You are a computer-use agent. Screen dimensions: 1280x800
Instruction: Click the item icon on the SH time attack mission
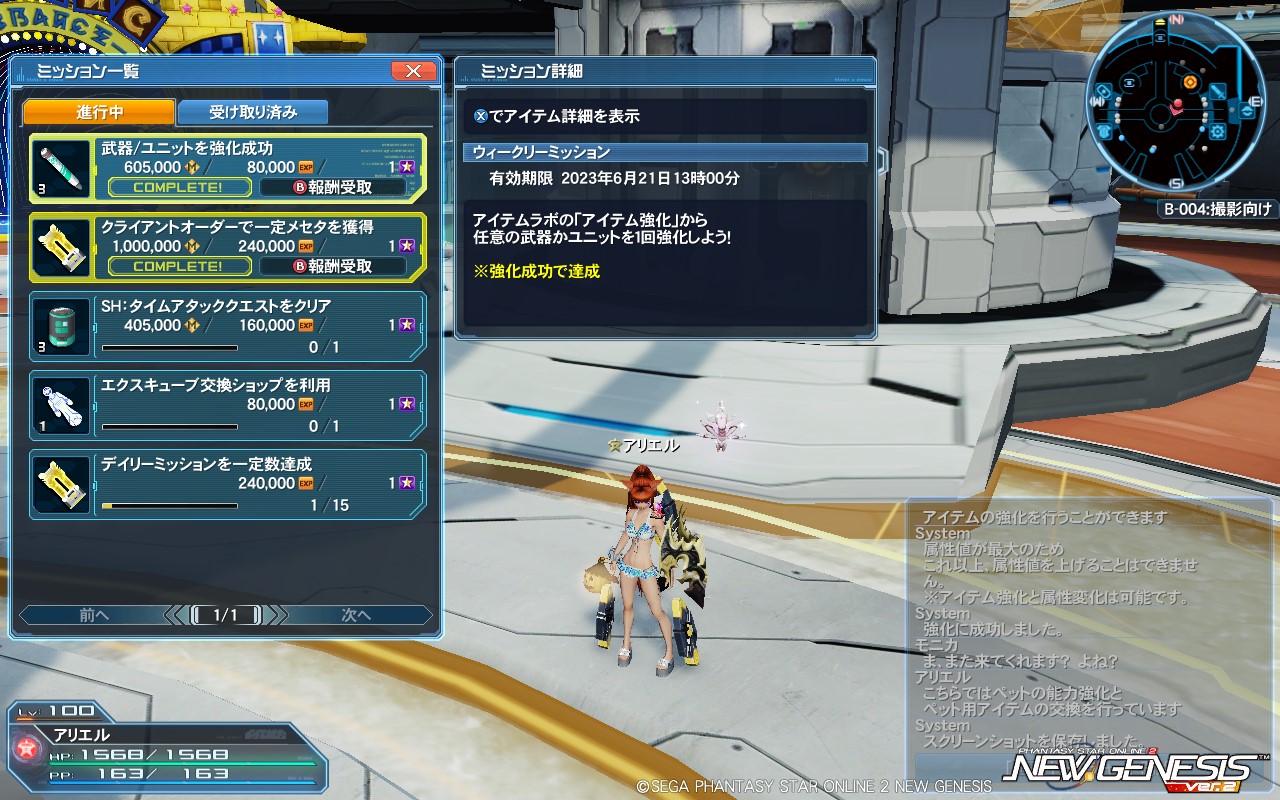[x=60, y=325]
